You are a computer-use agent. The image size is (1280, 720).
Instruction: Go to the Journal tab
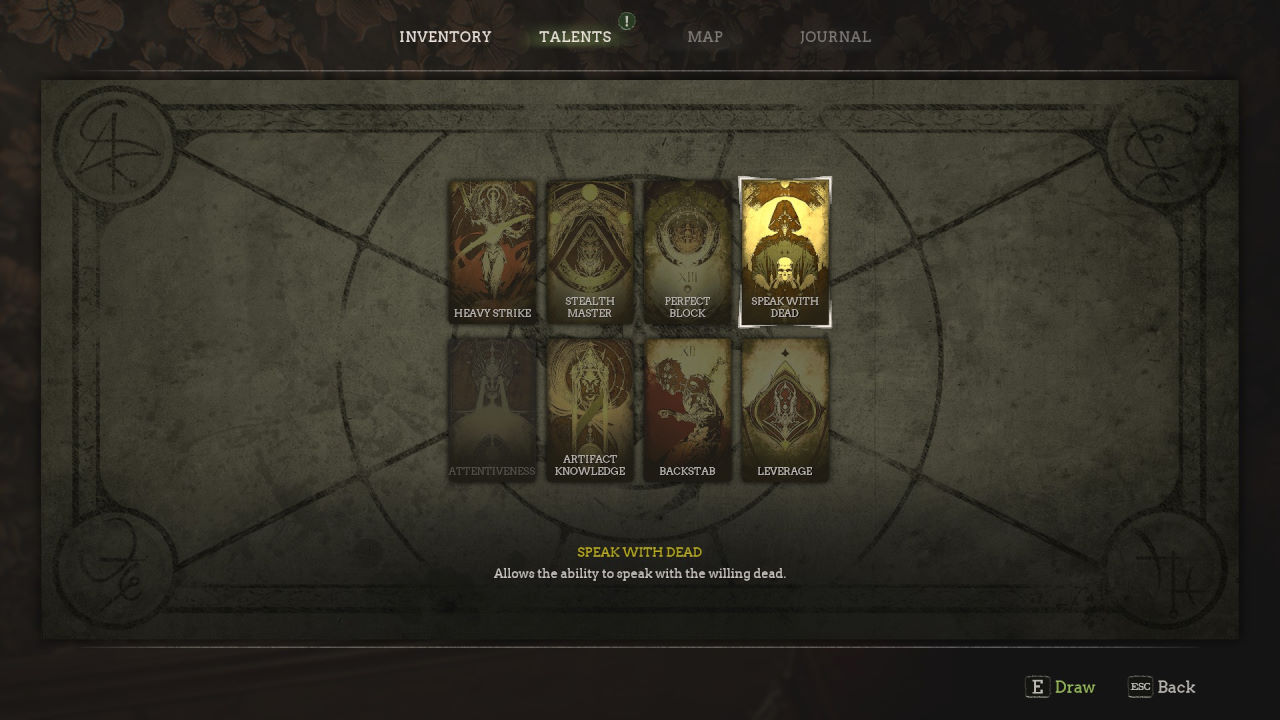click(835, 37)
